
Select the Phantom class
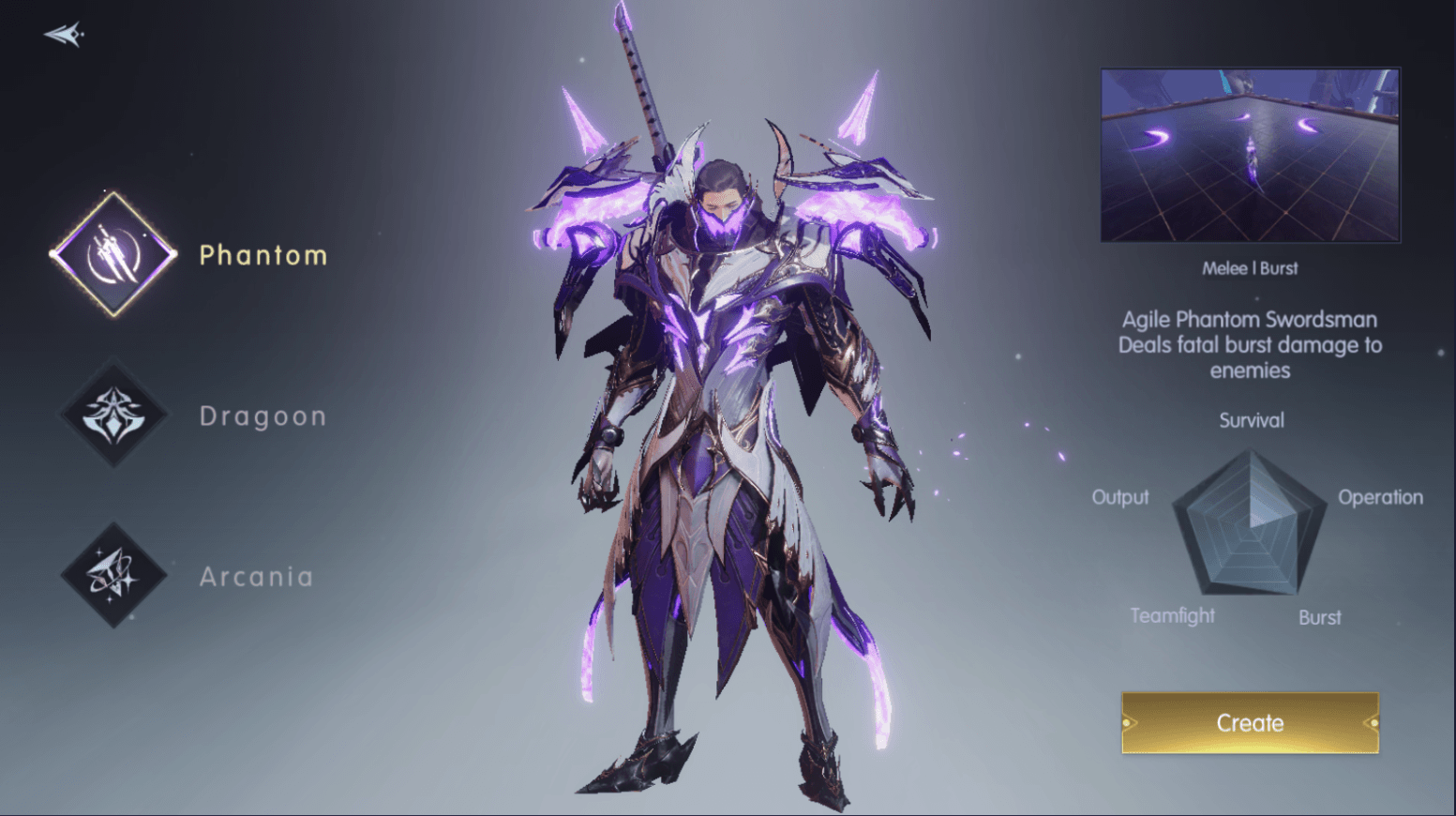point(113,254)
